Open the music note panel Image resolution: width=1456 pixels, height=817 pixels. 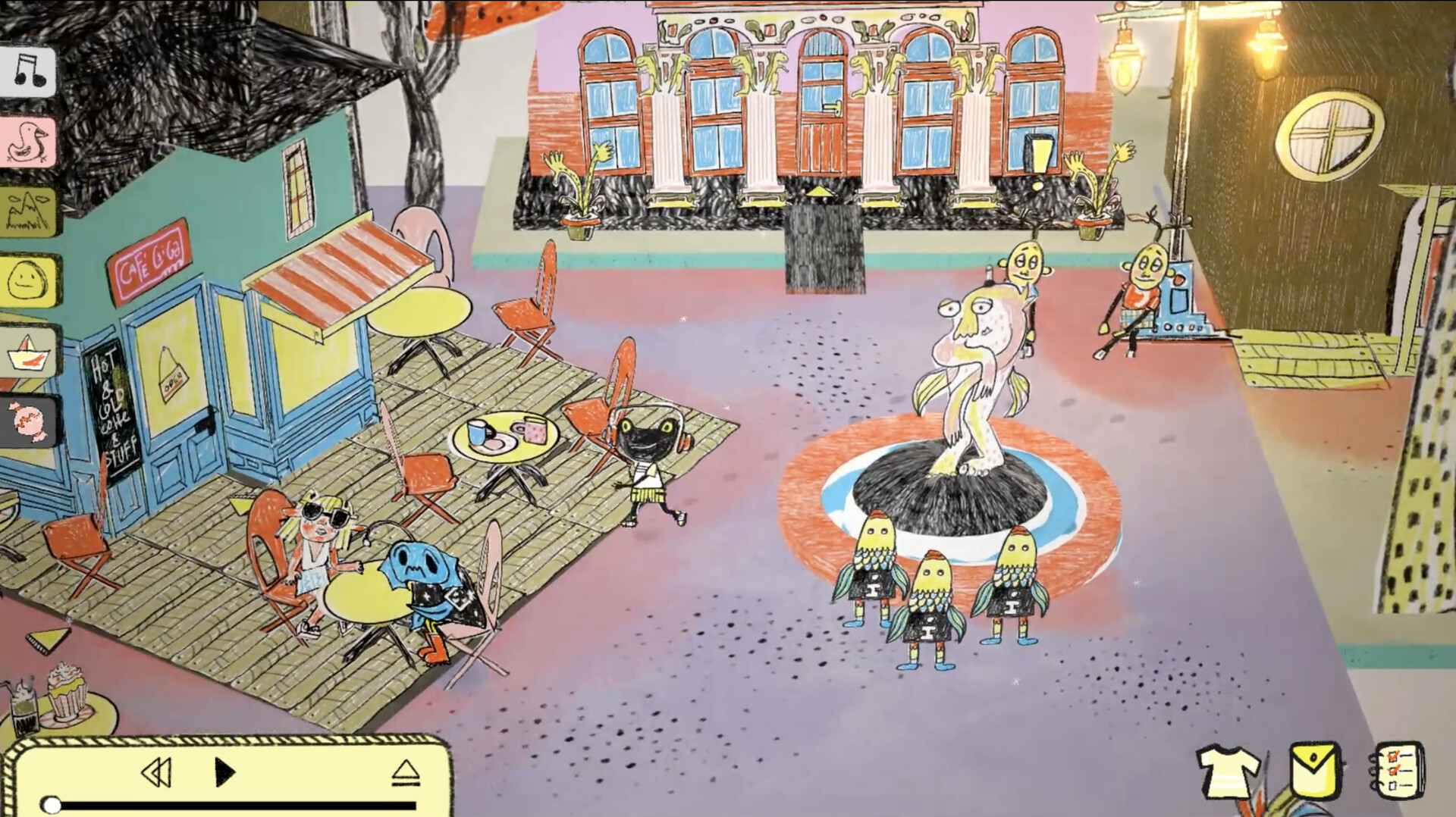pyautogui.click(x=30, y=70)
